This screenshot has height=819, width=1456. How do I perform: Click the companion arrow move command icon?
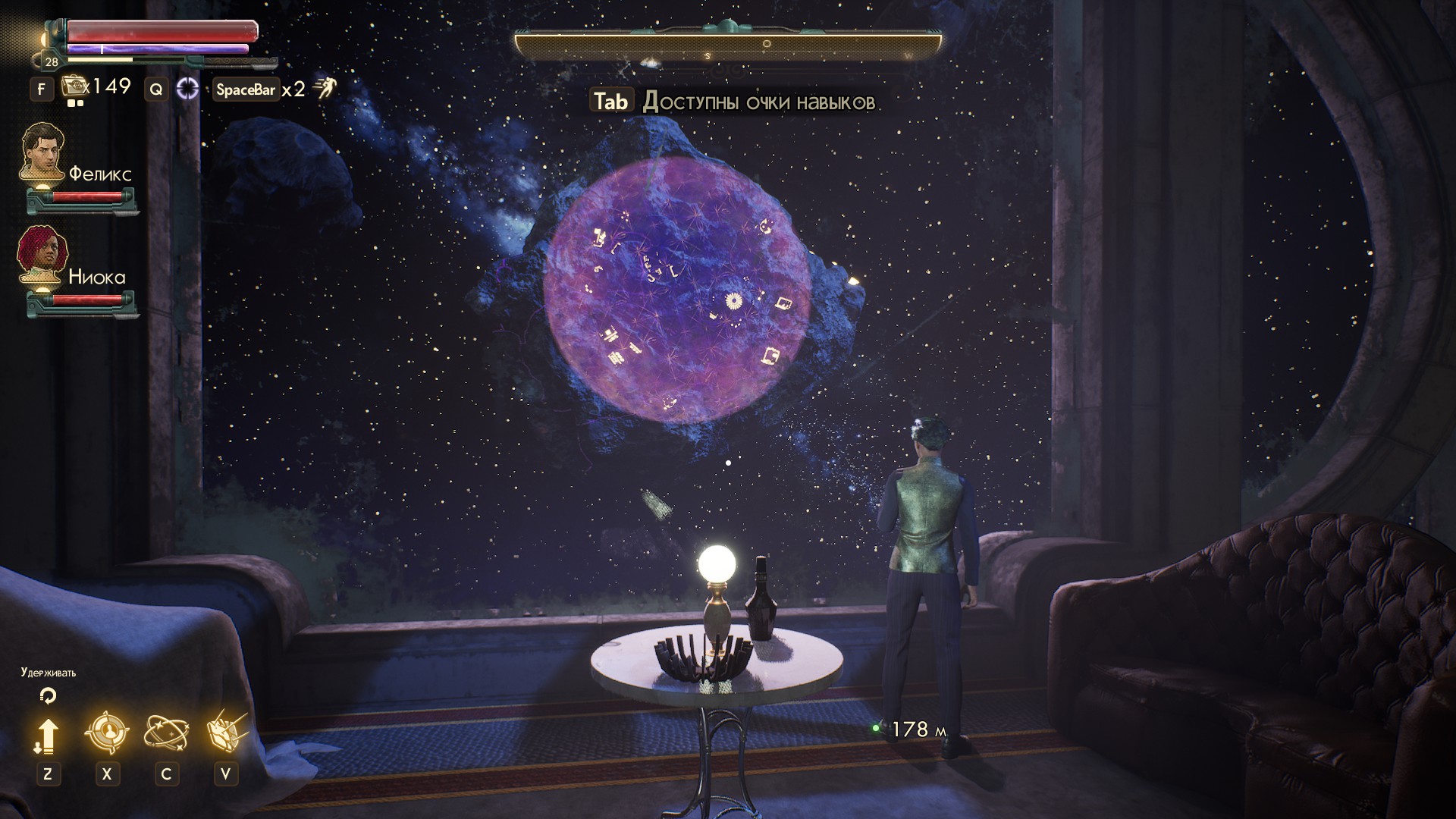coord(47,735)
